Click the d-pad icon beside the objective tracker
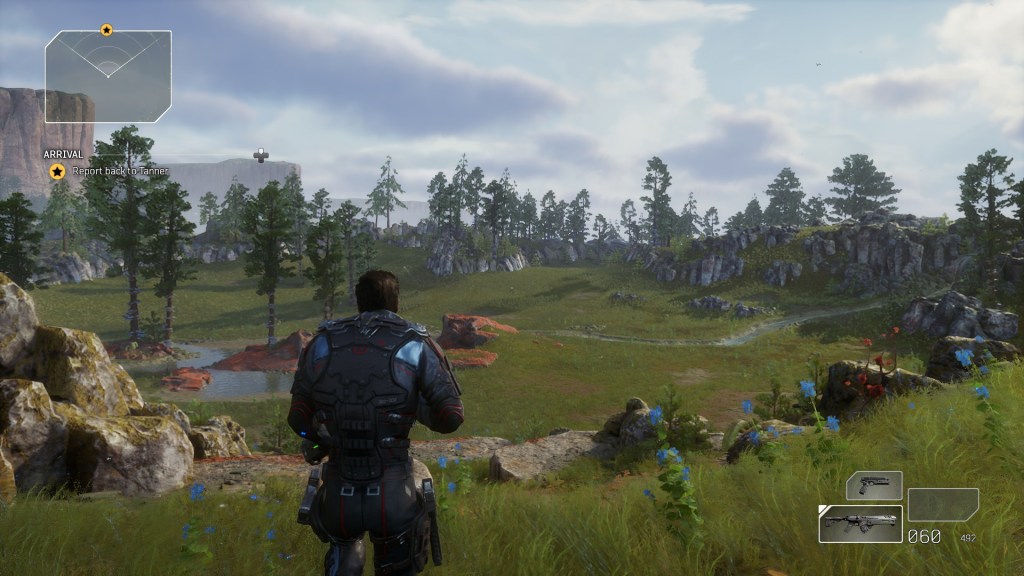Image resolution: width=1024 pixels, height=576 pixels. (x=261, y=154)
